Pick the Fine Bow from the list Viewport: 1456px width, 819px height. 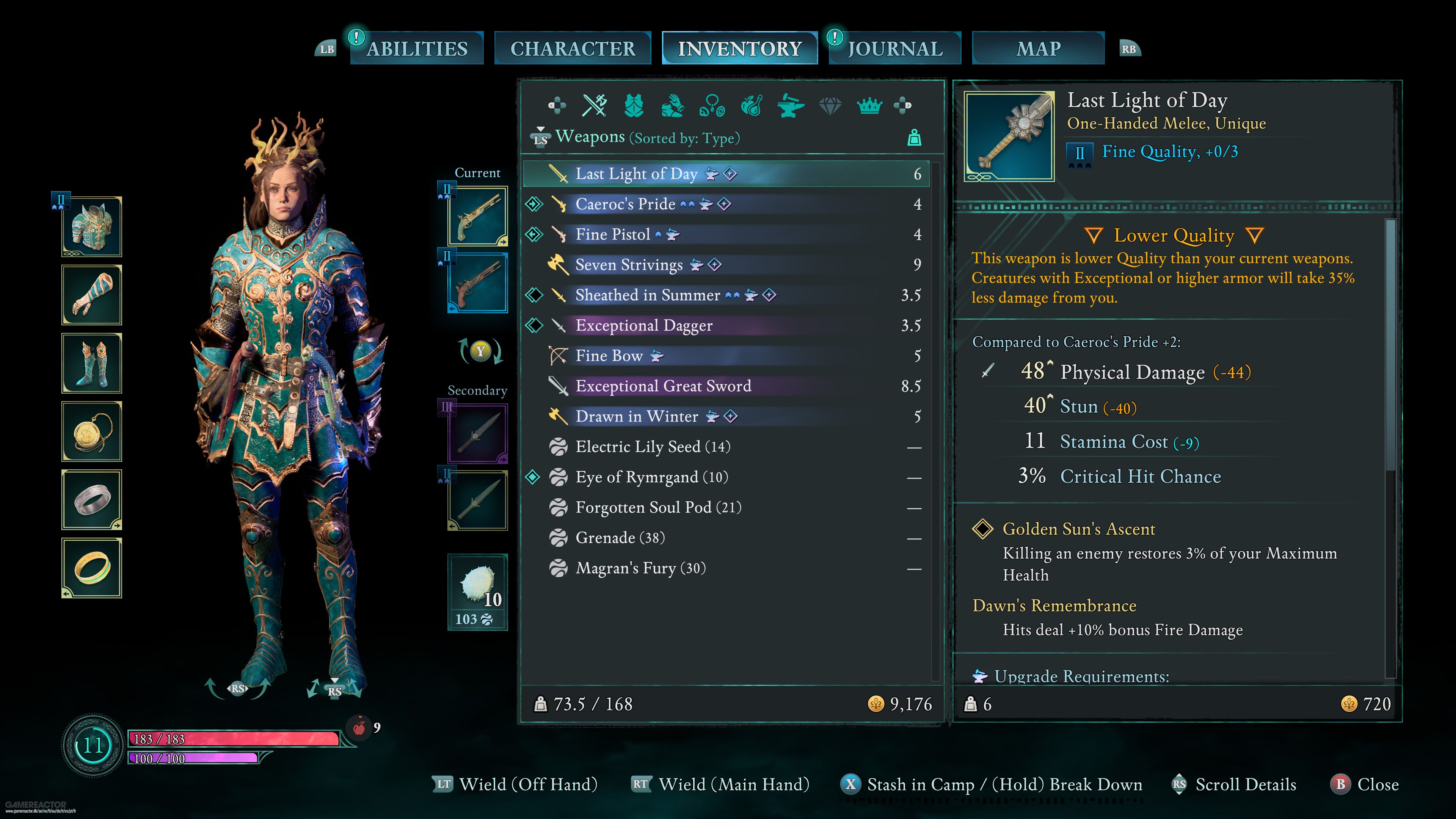609,356
